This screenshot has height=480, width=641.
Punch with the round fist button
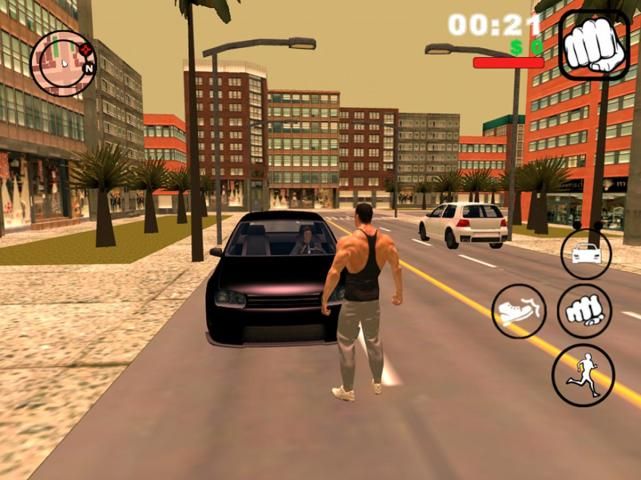click(584, 311)
